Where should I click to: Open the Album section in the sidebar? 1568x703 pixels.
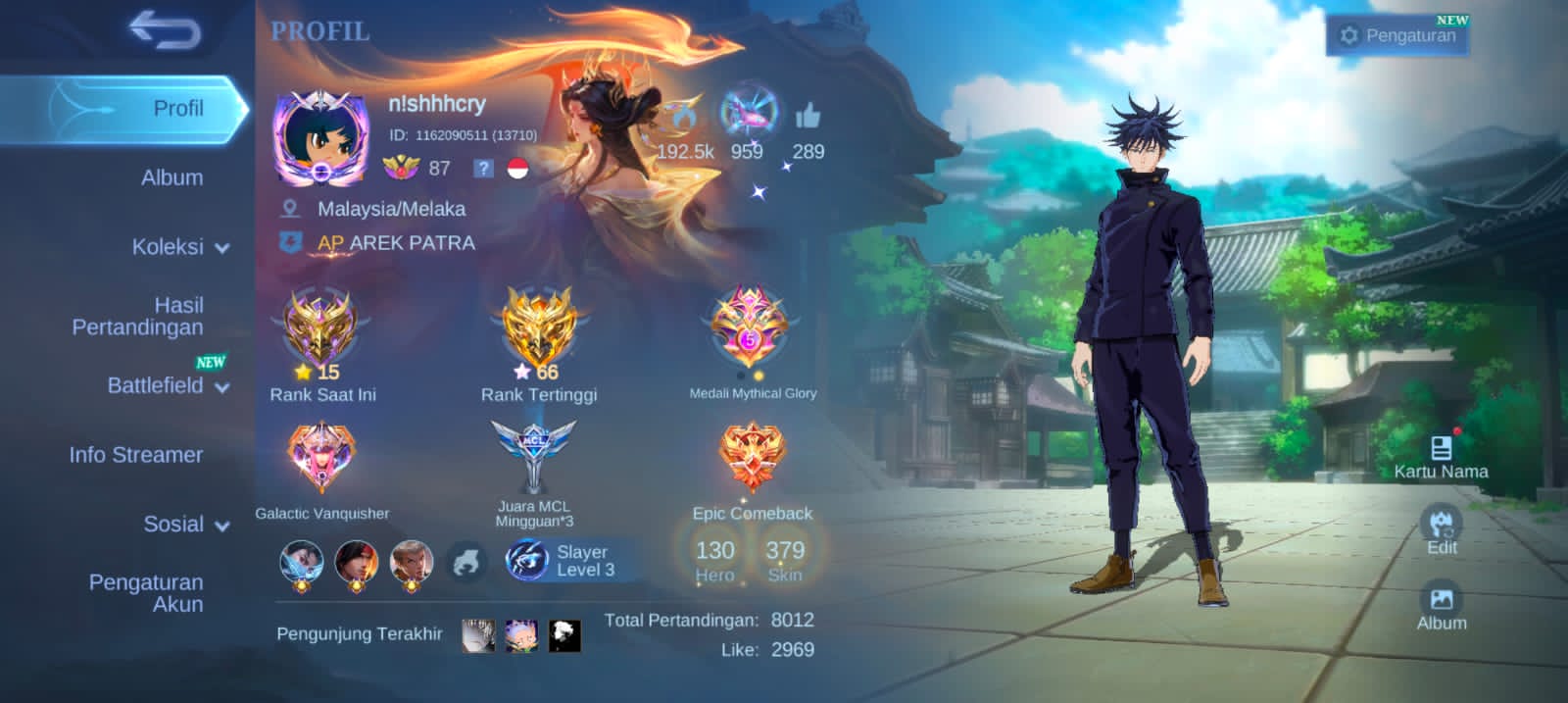[171, 177]
